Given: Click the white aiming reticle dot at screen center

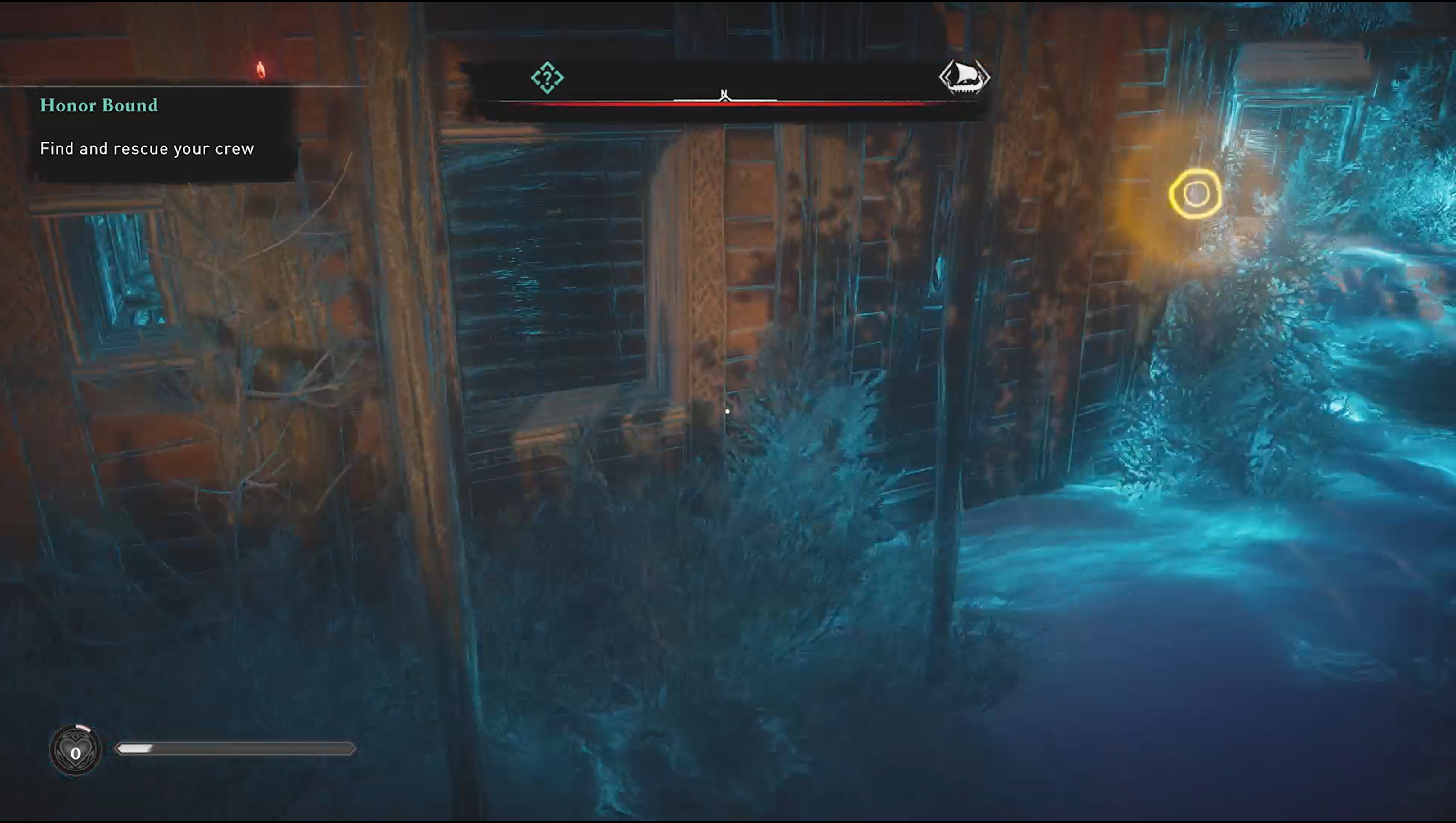Looking at the screenshot, I should click(727, 412).
